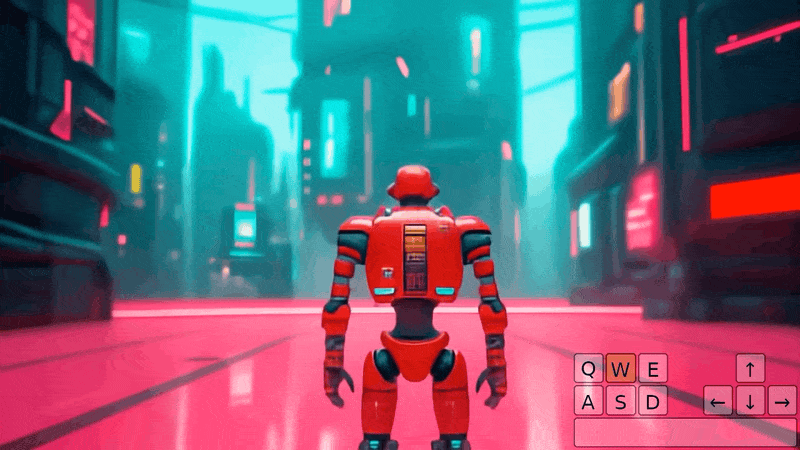800x450 pixels.
Task: Click the E key button
Action: [x=652, y=369]
